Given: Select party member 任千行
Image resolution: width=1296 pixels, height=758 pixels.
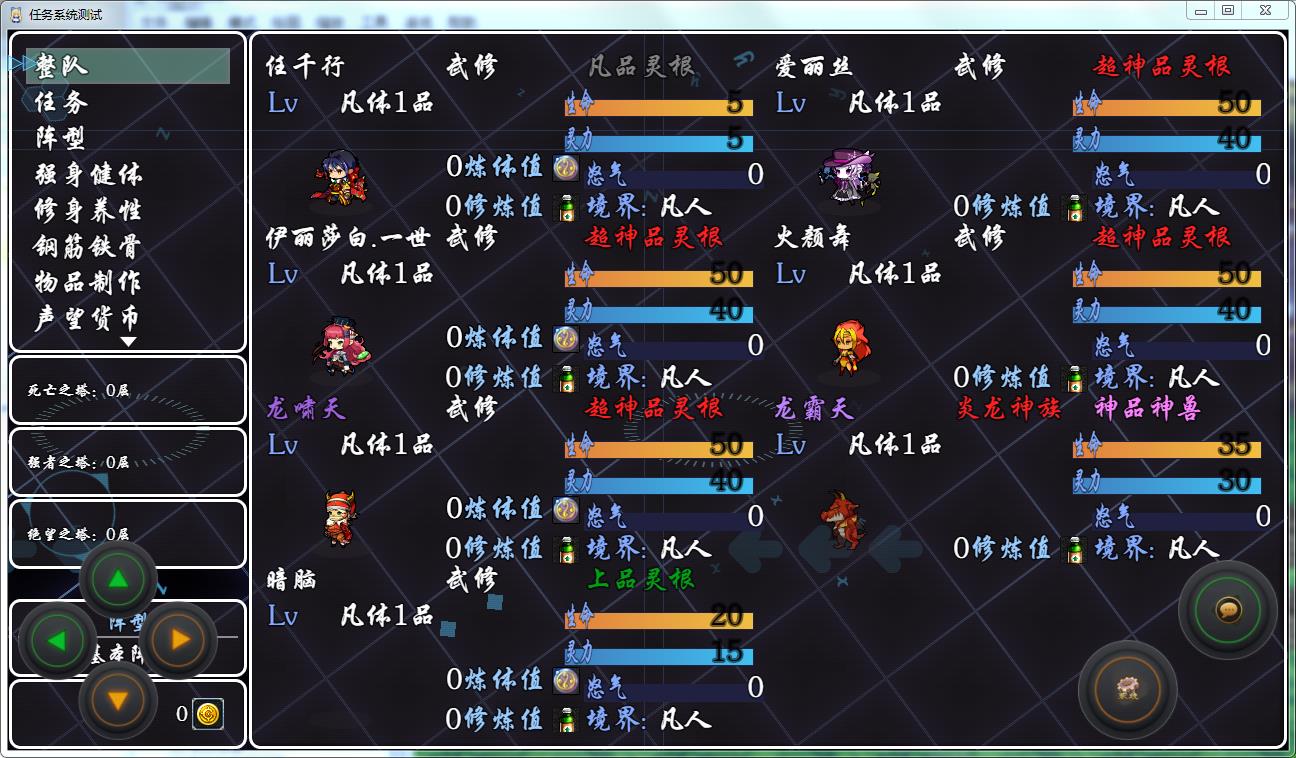Looking at the screenshot, I should coord(305,66).
